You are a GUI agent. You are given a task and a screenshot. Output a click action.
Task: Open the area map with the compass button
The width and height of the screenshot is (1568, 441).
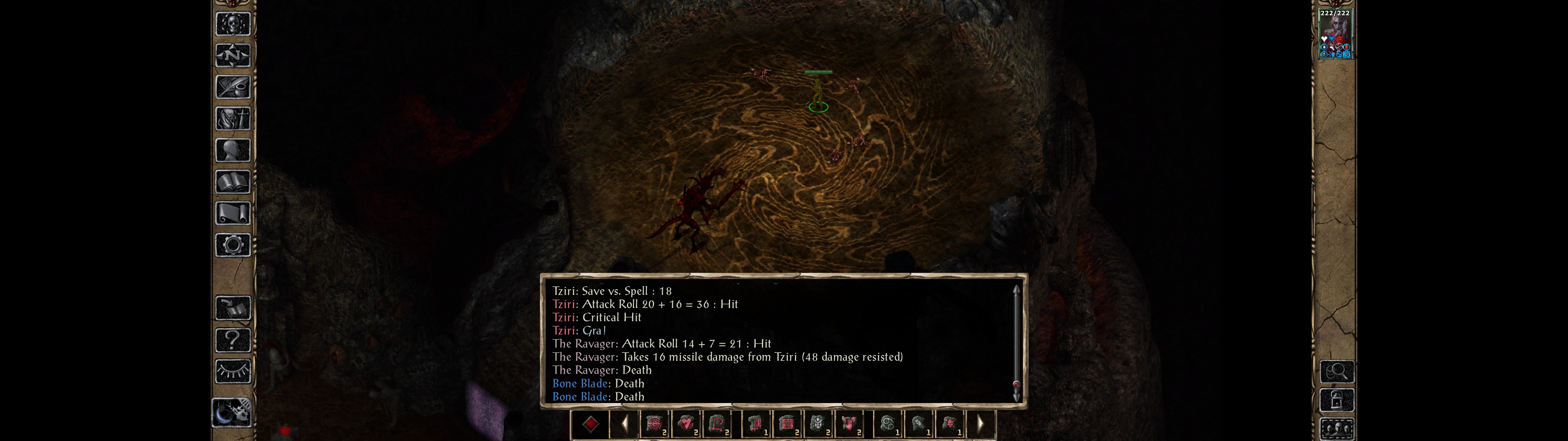coord(232,55)
